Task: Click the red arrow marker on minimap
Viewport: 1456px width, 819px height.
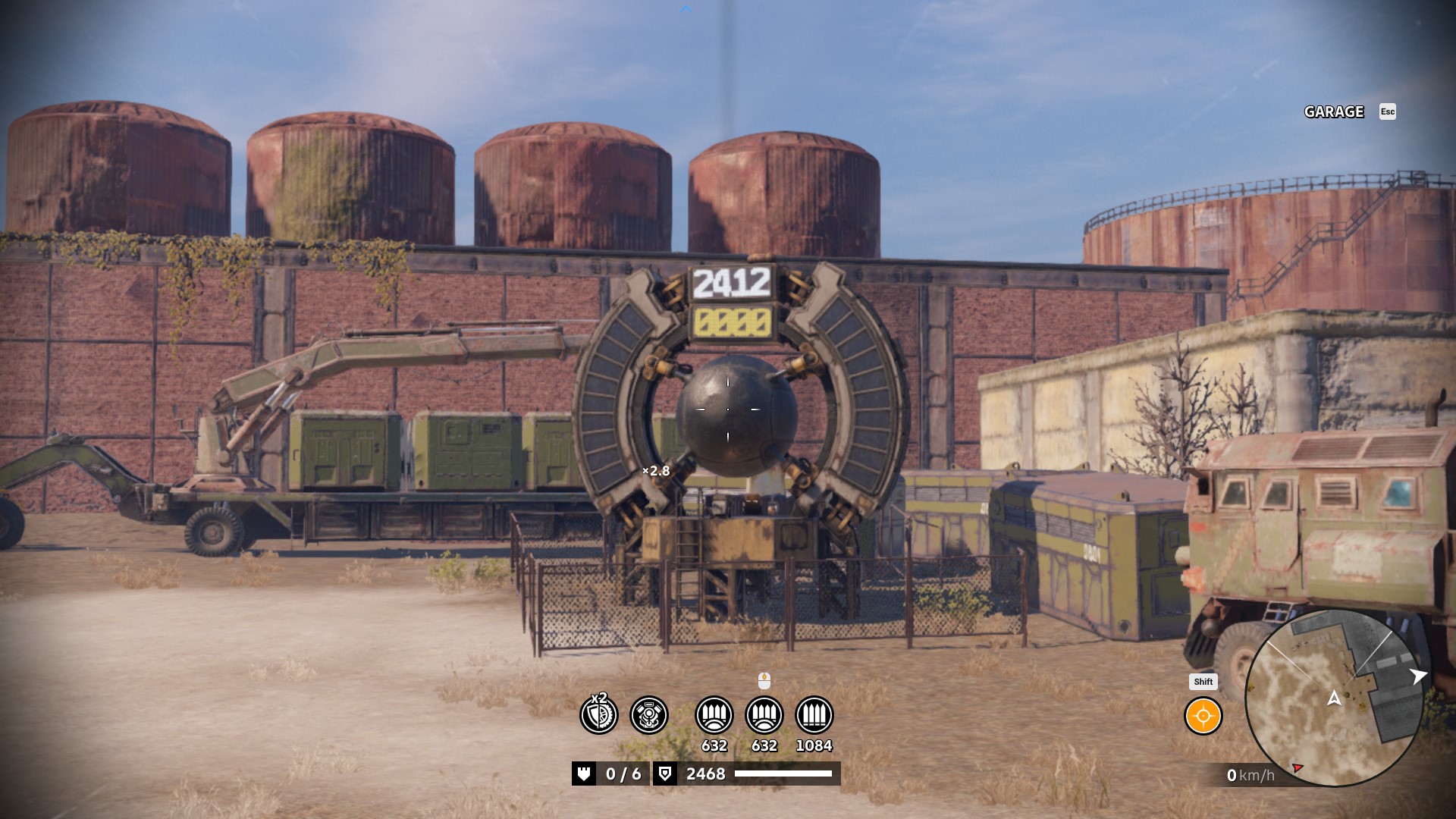Action: [1298, 768]
